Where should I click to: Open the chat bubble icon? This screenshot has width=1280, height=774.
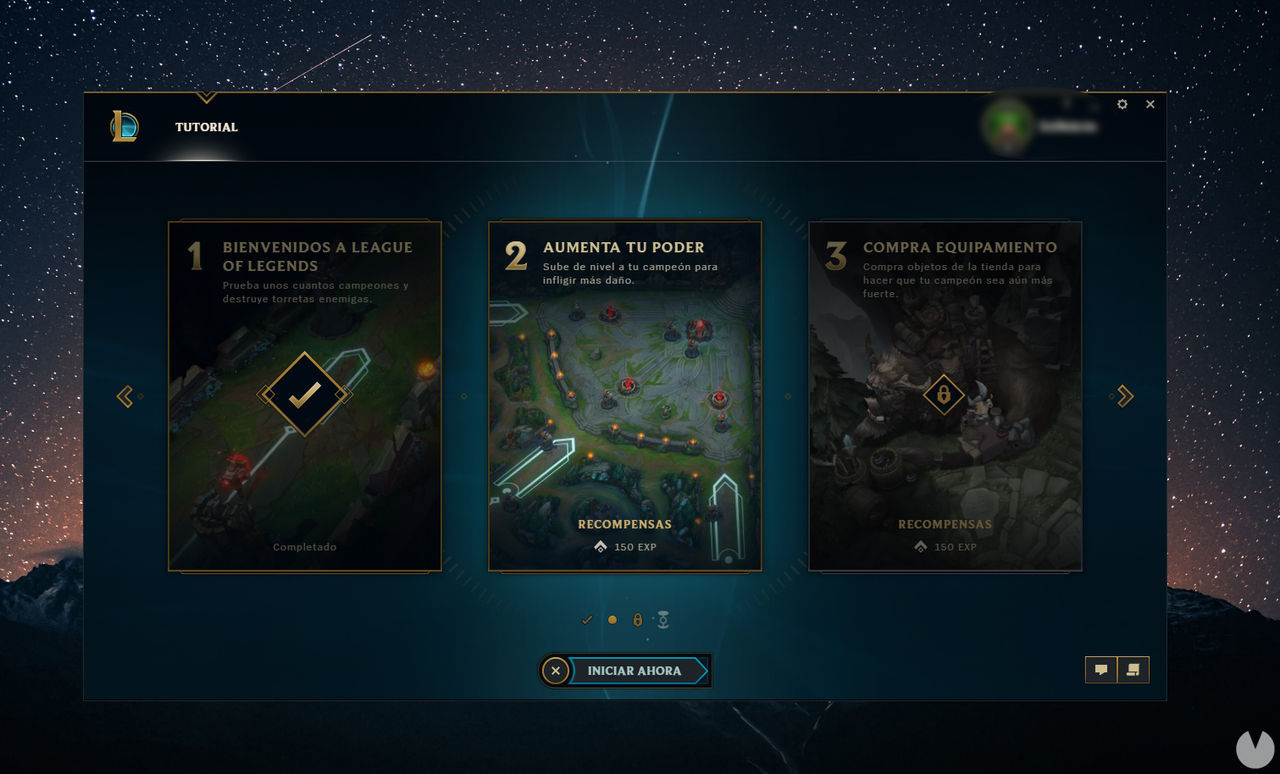(x=1101, y=669)
